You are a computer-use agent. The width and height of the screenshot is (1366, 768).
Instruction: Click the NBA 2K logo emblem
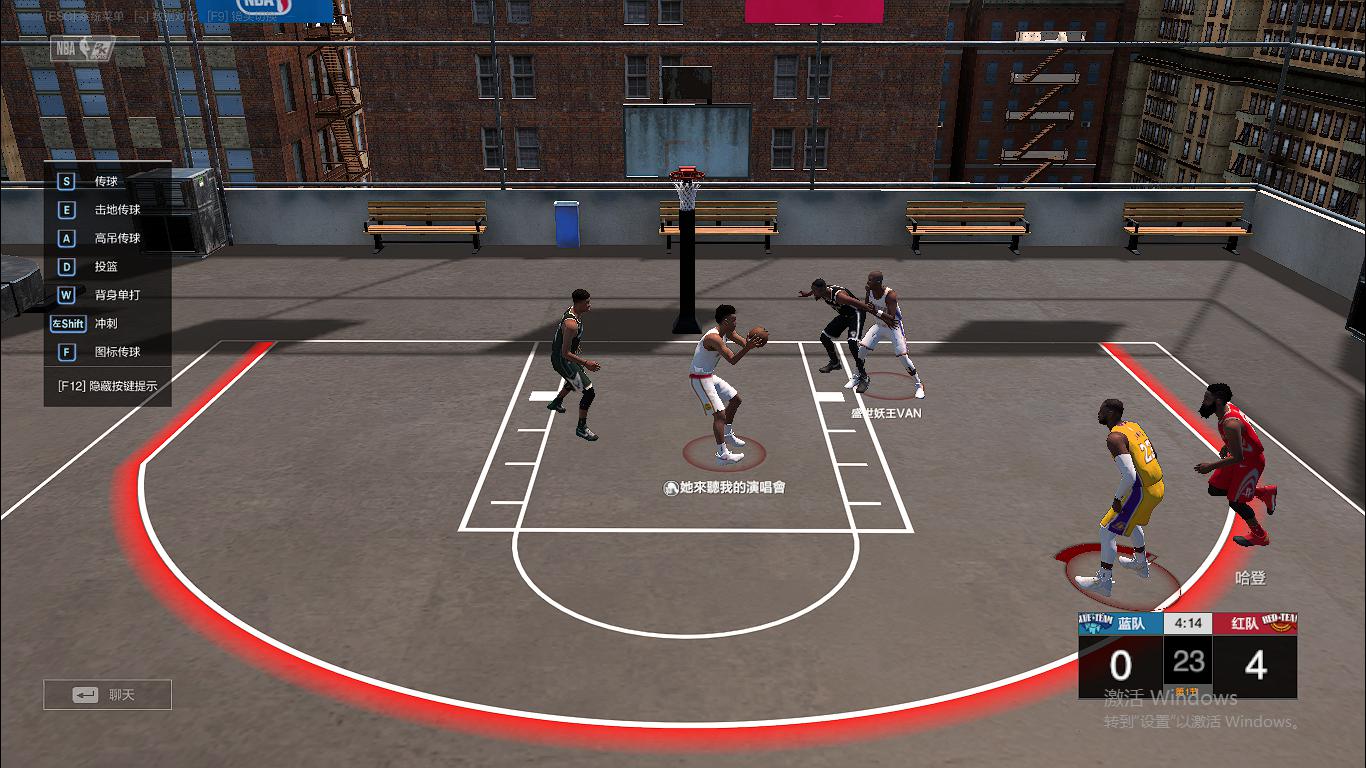[78, 48]
